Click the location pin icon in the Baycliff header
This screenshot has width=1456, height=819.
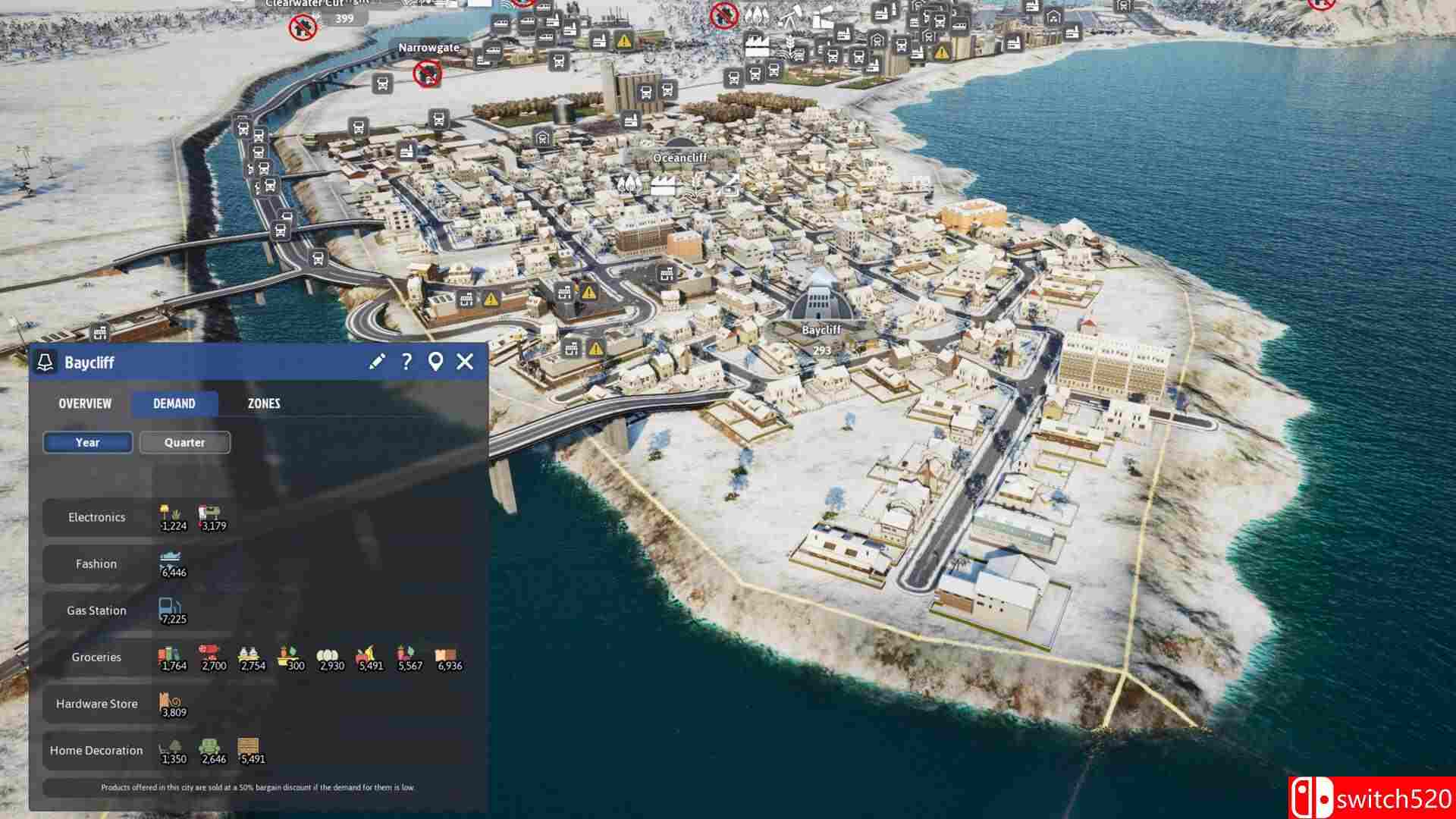coord(436,362)
